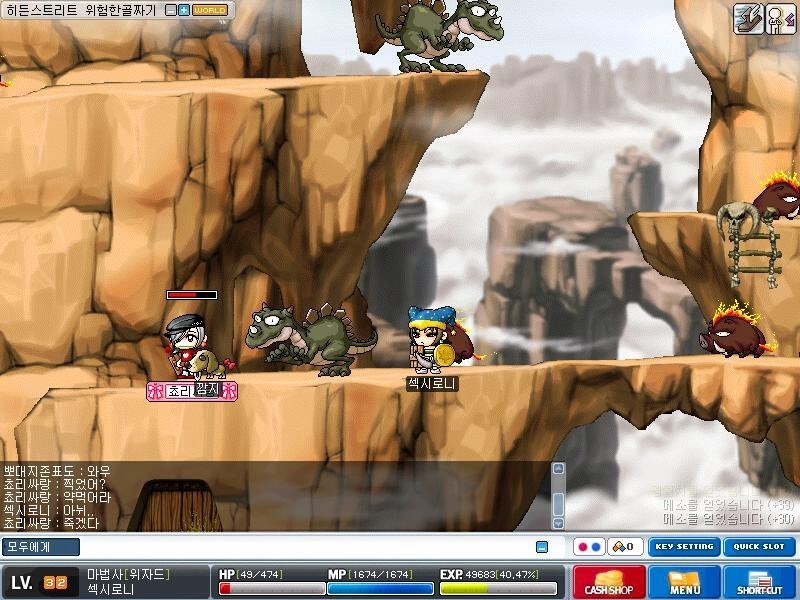Click the character with purple arrow buff icon
This screenshot has width=800, height=600.
[780, 19]
